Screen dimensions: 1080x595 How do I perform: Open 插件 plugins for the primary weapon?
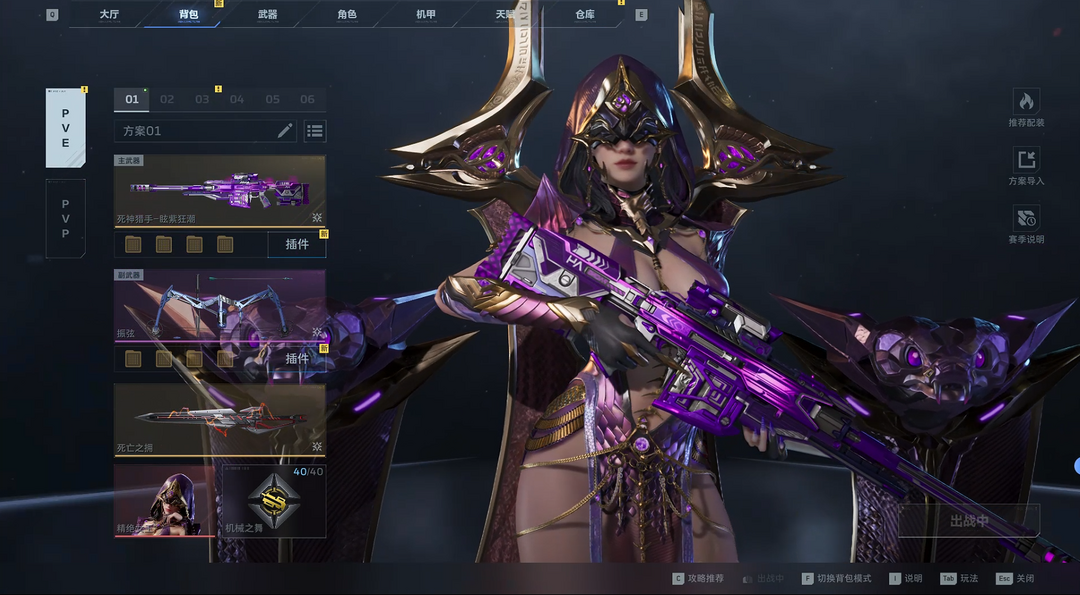point(297,244)
